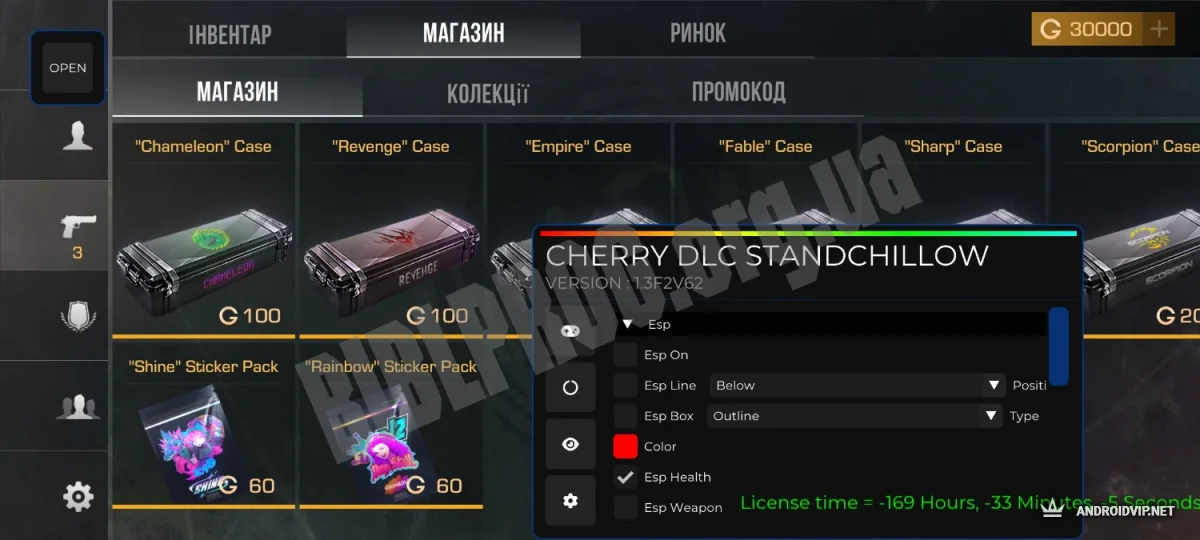This screenshot has width=1200, height=540.
Task: Select the Колекції sub-tab
Action: tap(487, 94)
